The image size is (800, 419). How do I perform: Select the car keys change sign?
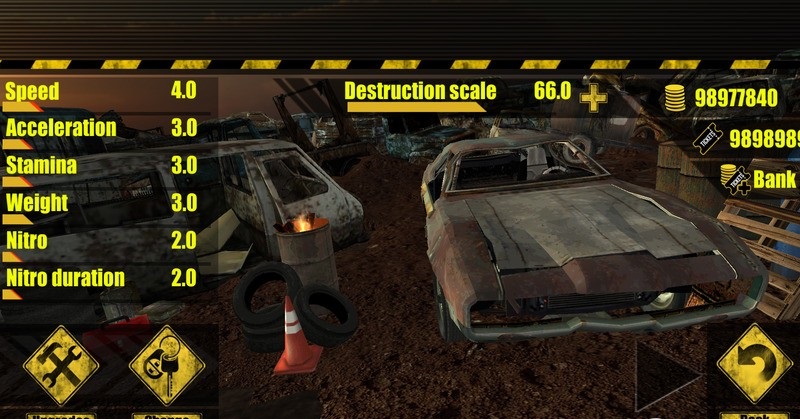point(166,364)
